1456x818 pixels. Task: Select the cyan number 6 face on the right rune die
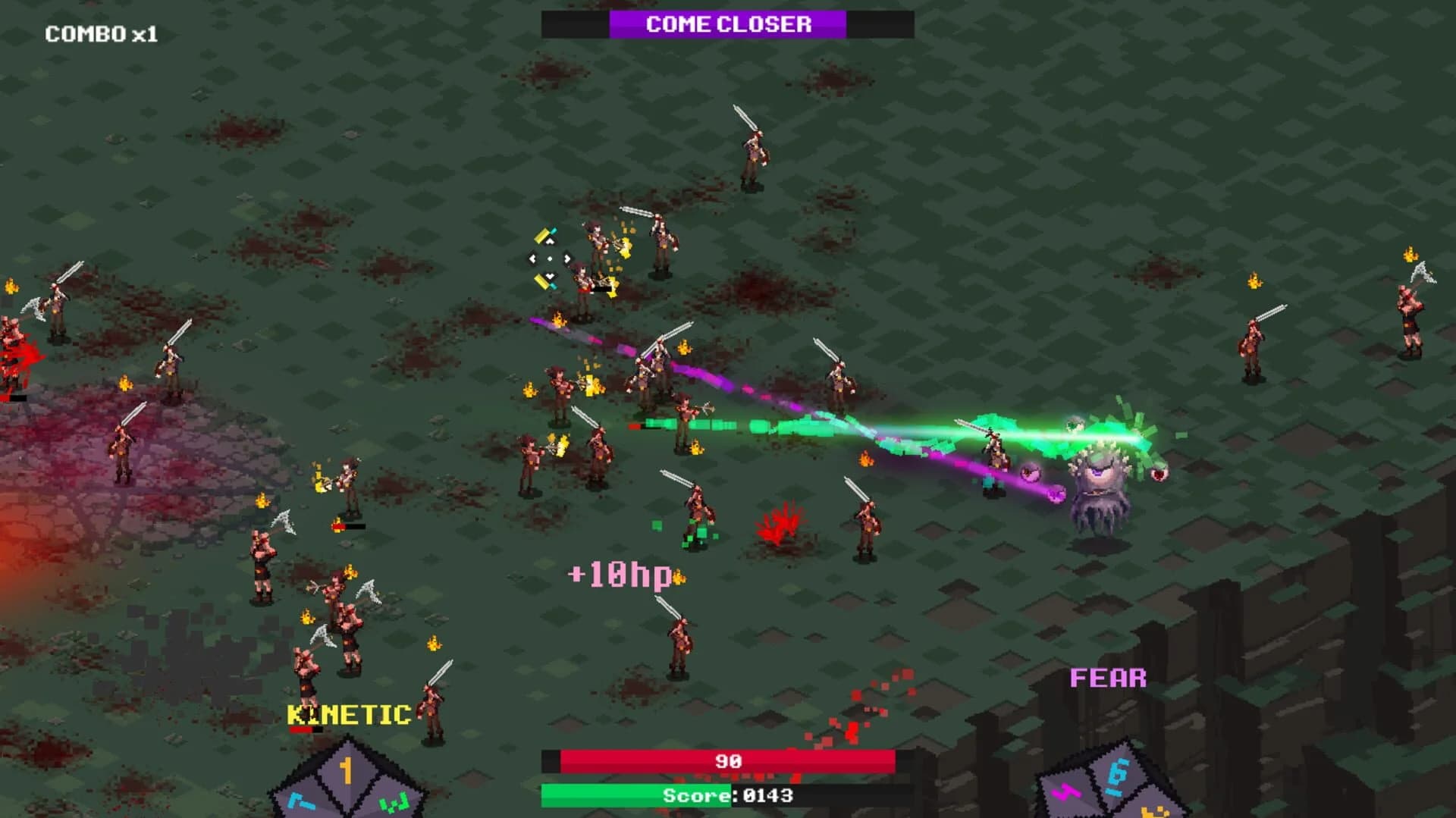pyautogui.click(x=1117, y=774)
